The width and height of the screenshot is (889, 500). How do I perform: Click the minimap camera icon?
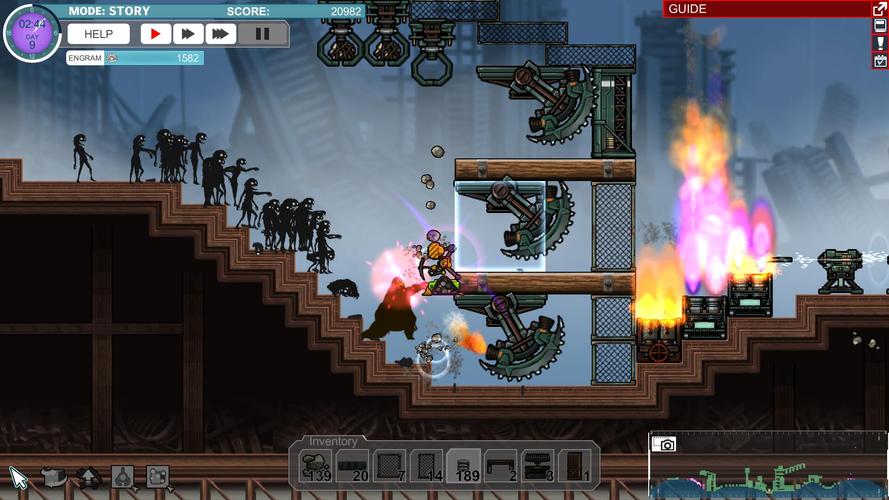[x=665, y=444]
